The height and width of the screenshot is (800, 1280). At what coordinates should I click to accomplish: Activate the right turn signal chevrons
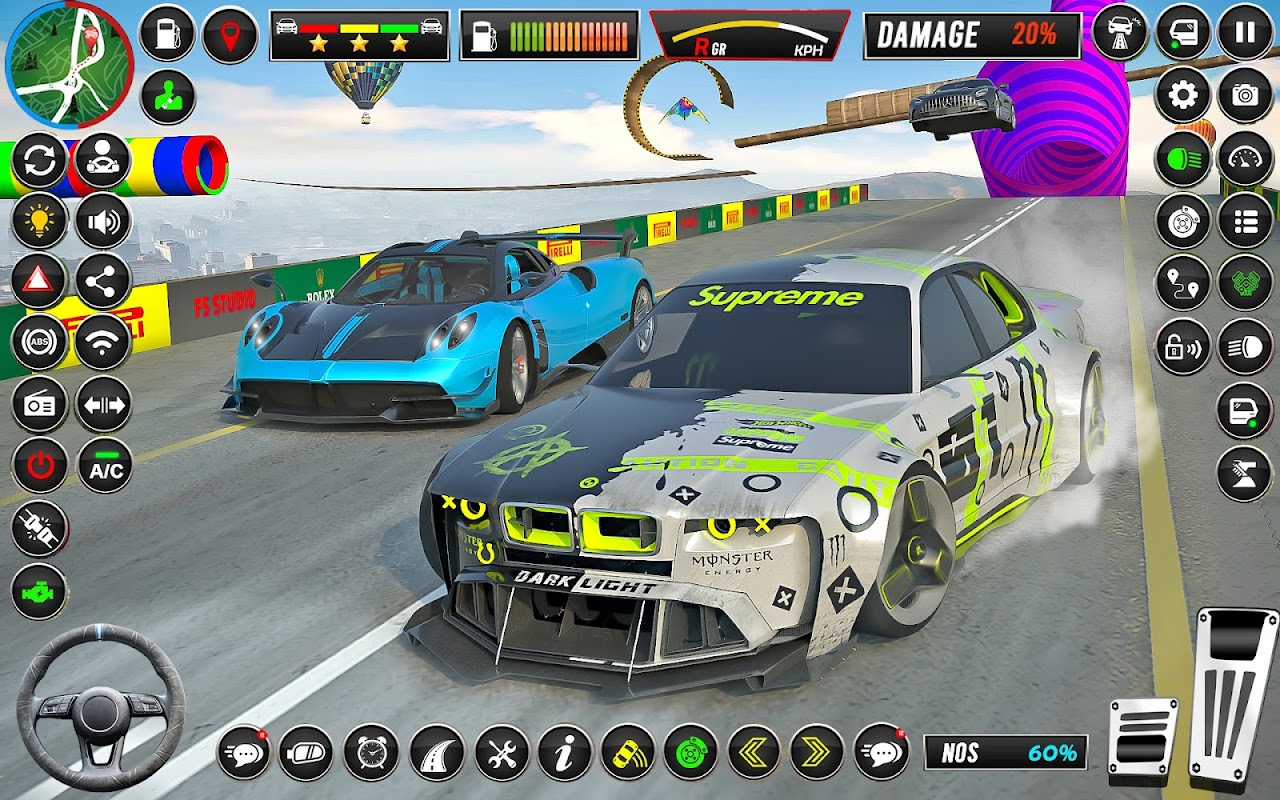[x=817, y=752]
